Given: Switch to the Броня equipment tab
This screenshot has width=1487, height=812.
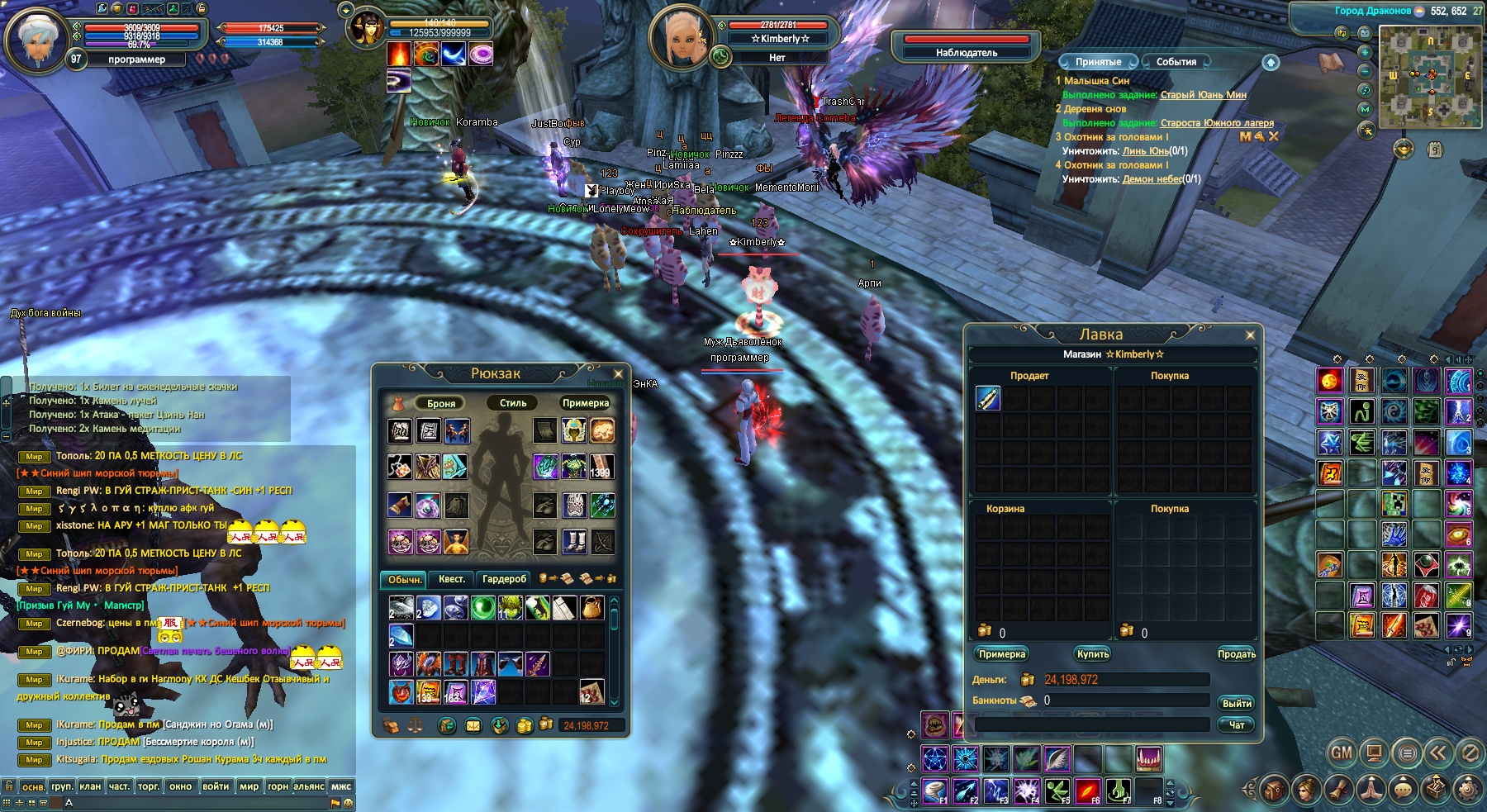Looking at the screenshot, I should (x=441, y=403).
